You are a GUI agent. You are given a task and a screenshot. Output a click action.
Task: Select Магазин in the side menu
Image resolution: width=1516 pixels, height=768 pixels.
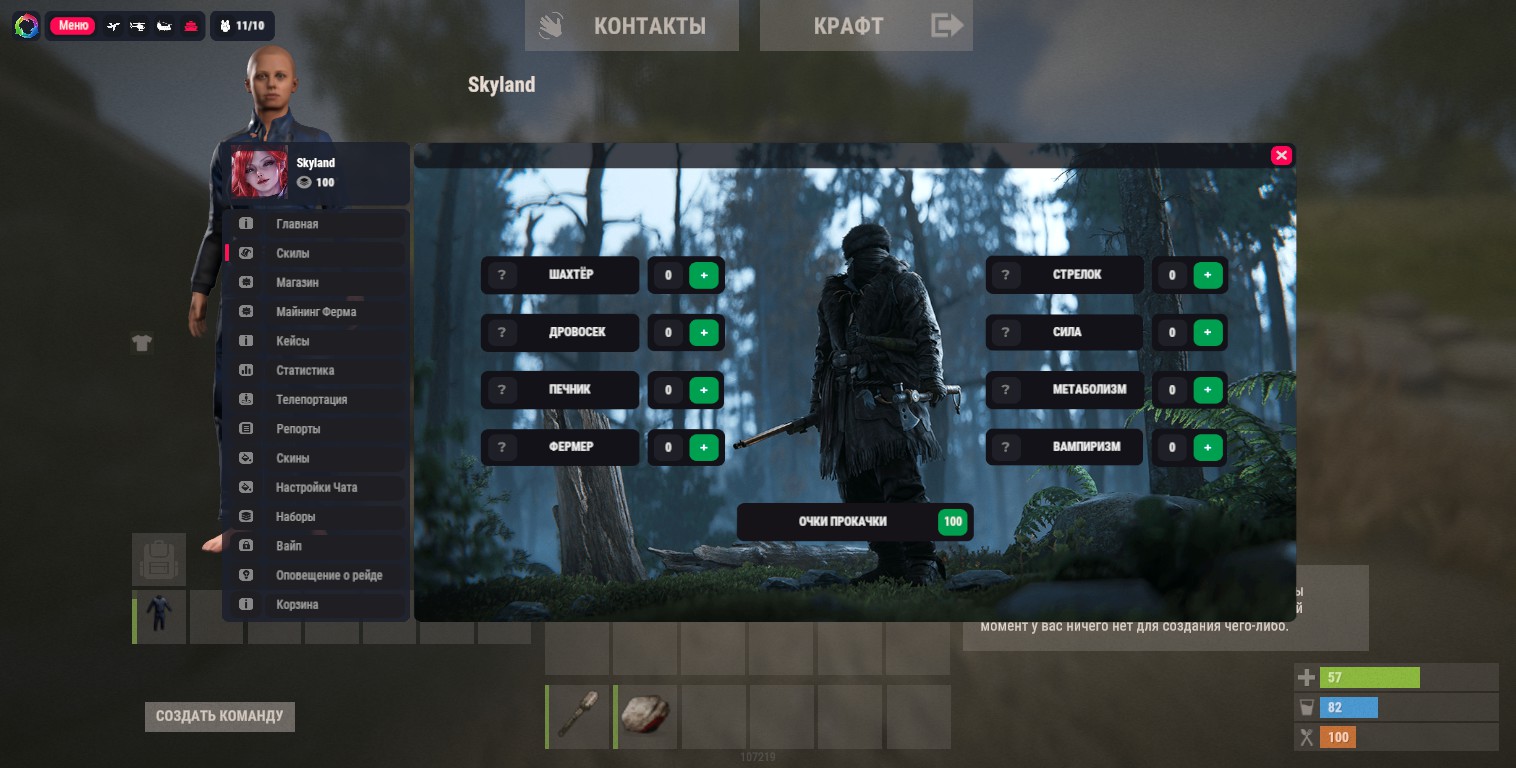[x=297, y=283]
